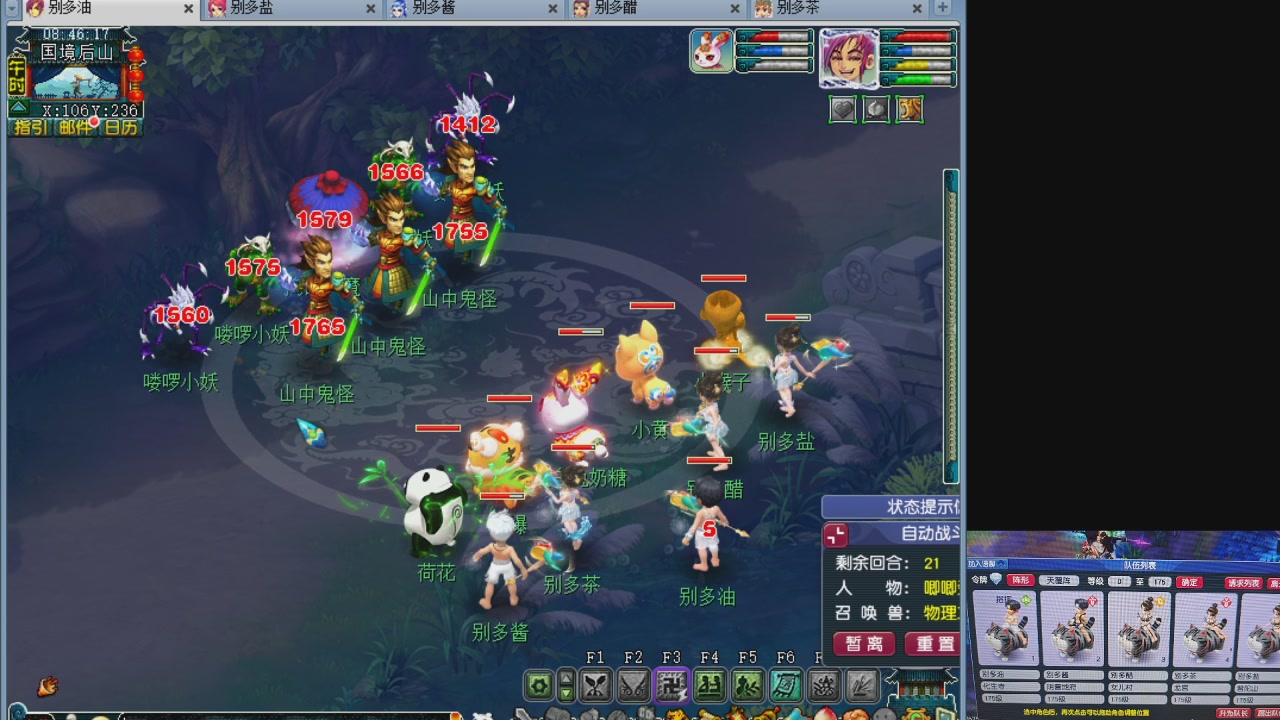Open the 天覆阵 formation dropdown
1280x720 pixels.
pyautogui.click(x=1059, y=580)
